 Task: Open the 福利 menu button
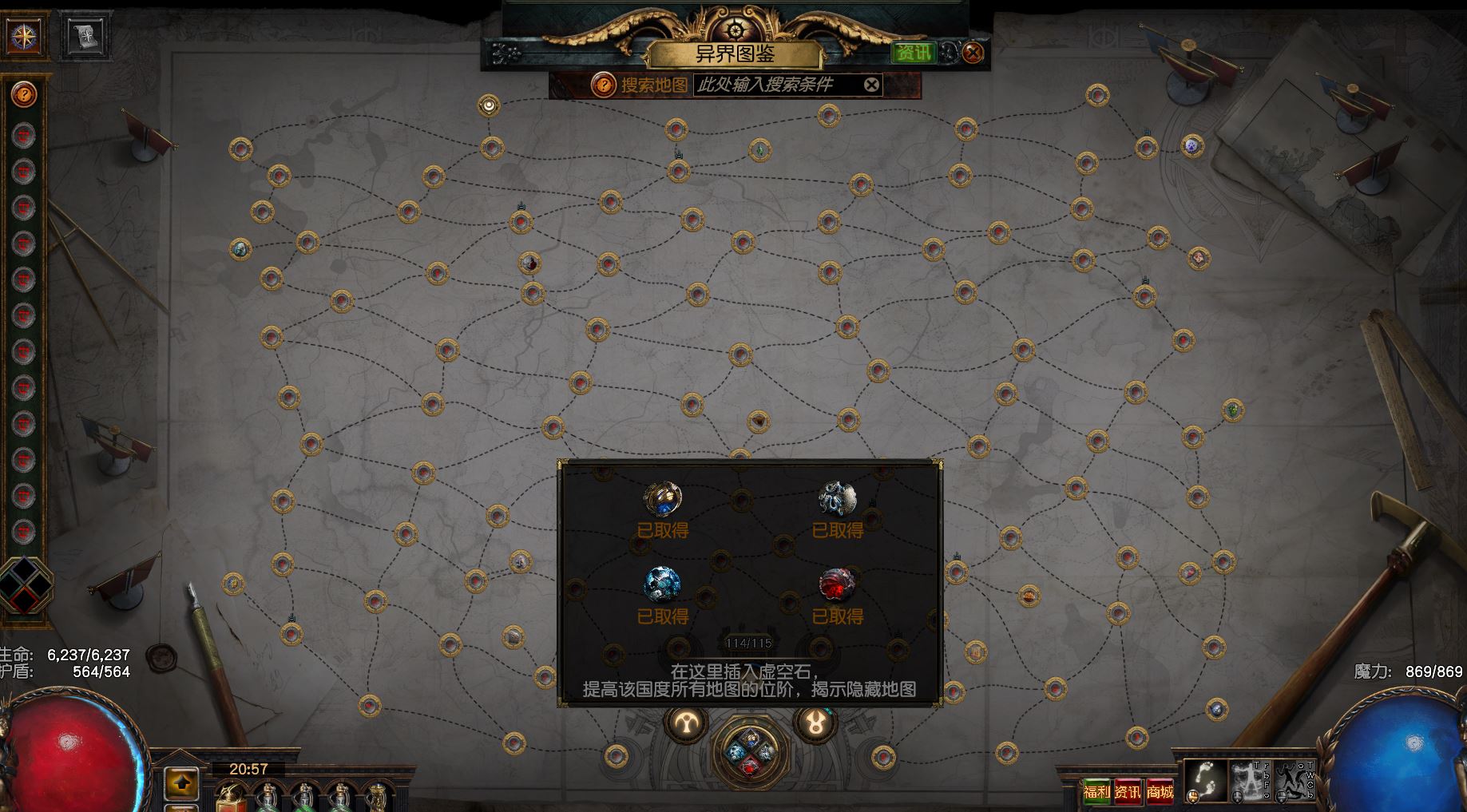point(1096,792)
